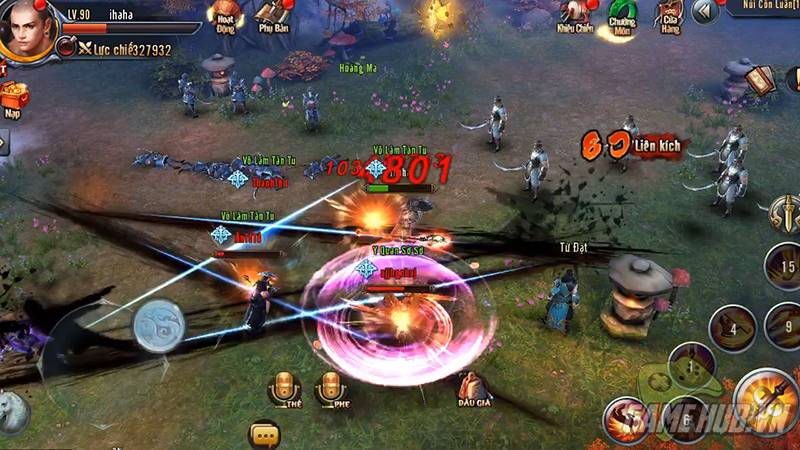Use the fiery phoenix skill icon
800x450 pixels.
click(x=623, y=420)
